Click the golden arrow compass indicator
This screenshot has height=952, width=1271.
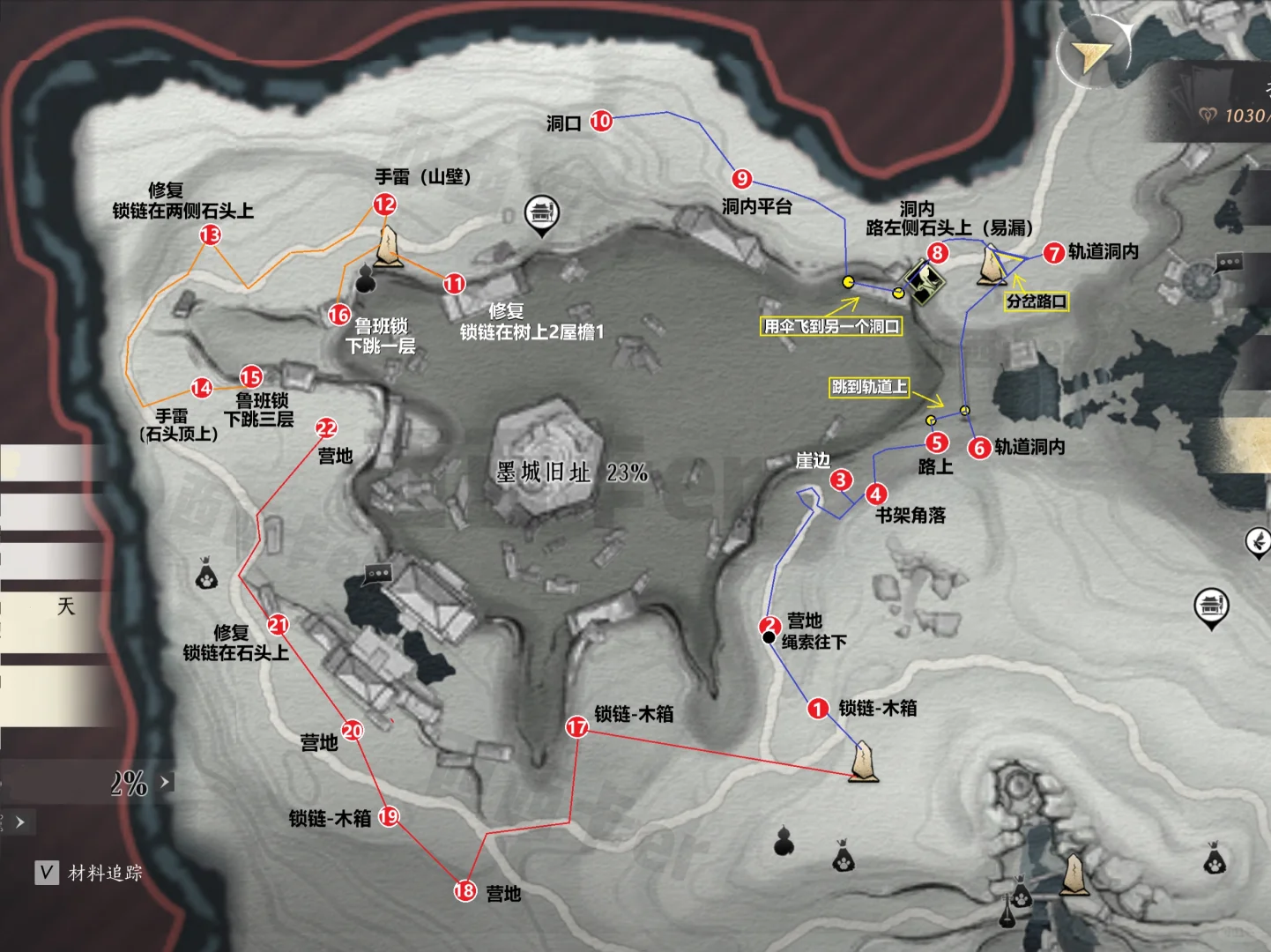click(x=1093, y=55)
